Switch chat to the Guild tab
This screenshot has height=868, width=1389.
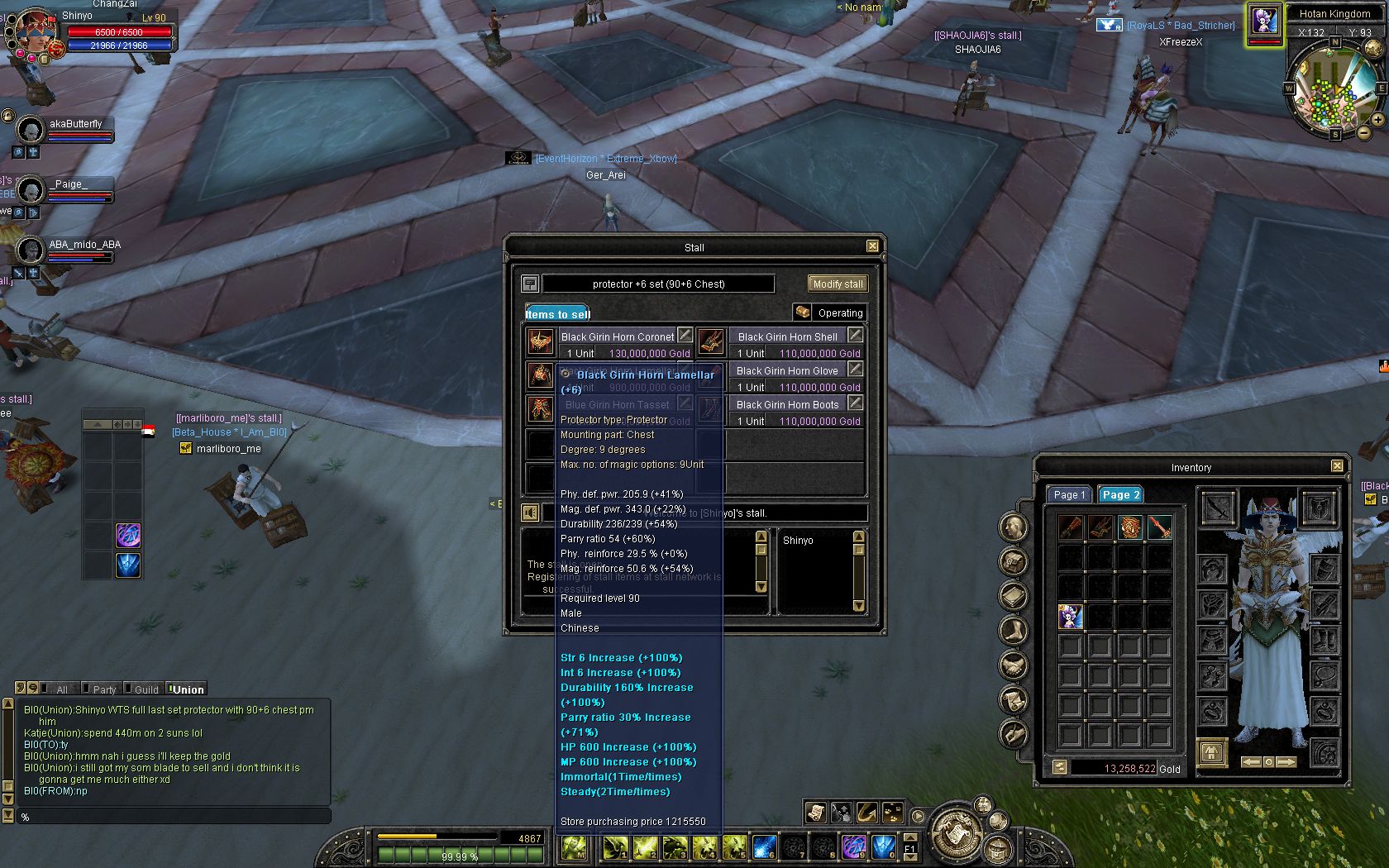click(146, 689)
